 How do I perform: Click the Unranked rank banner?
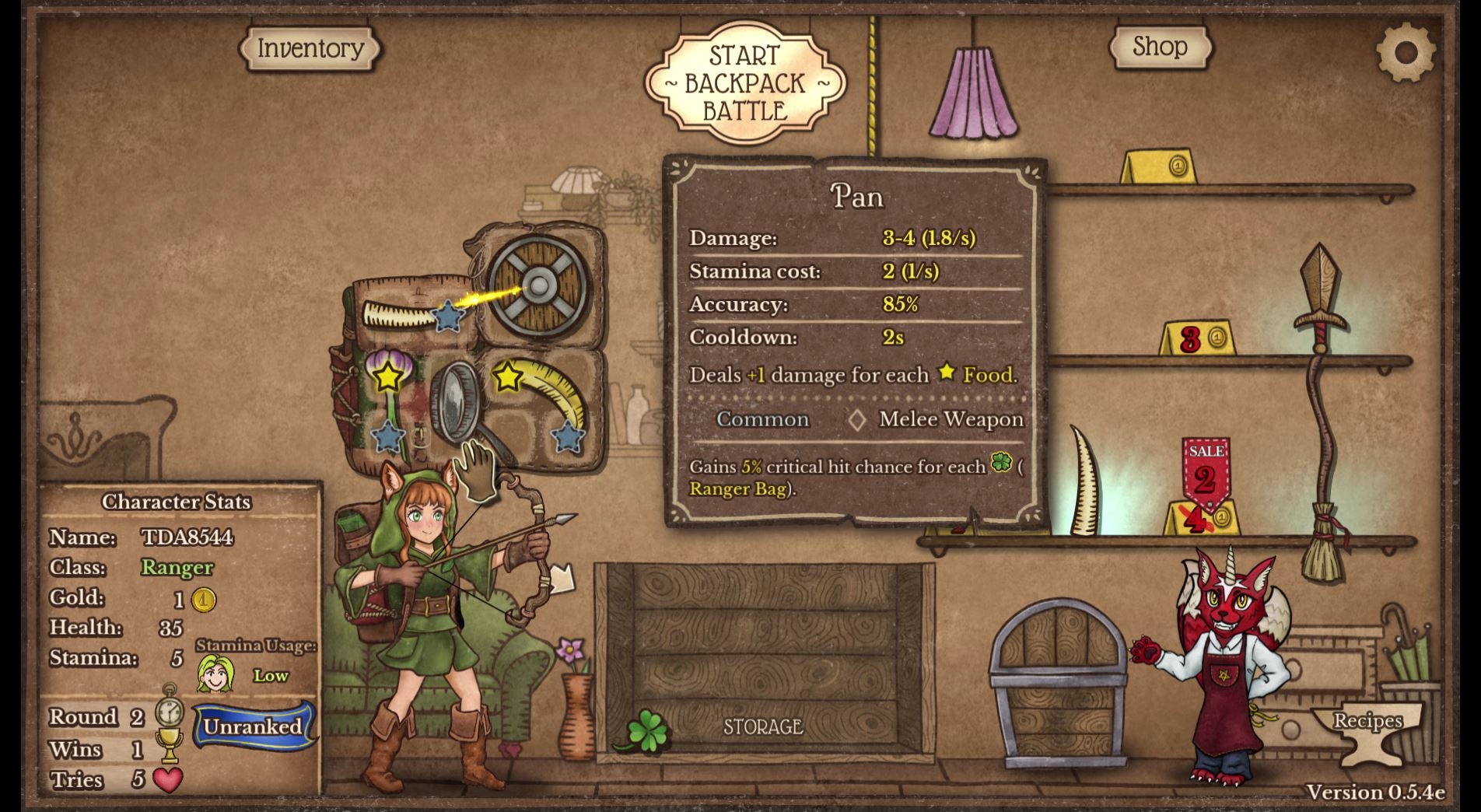[254, 726]
